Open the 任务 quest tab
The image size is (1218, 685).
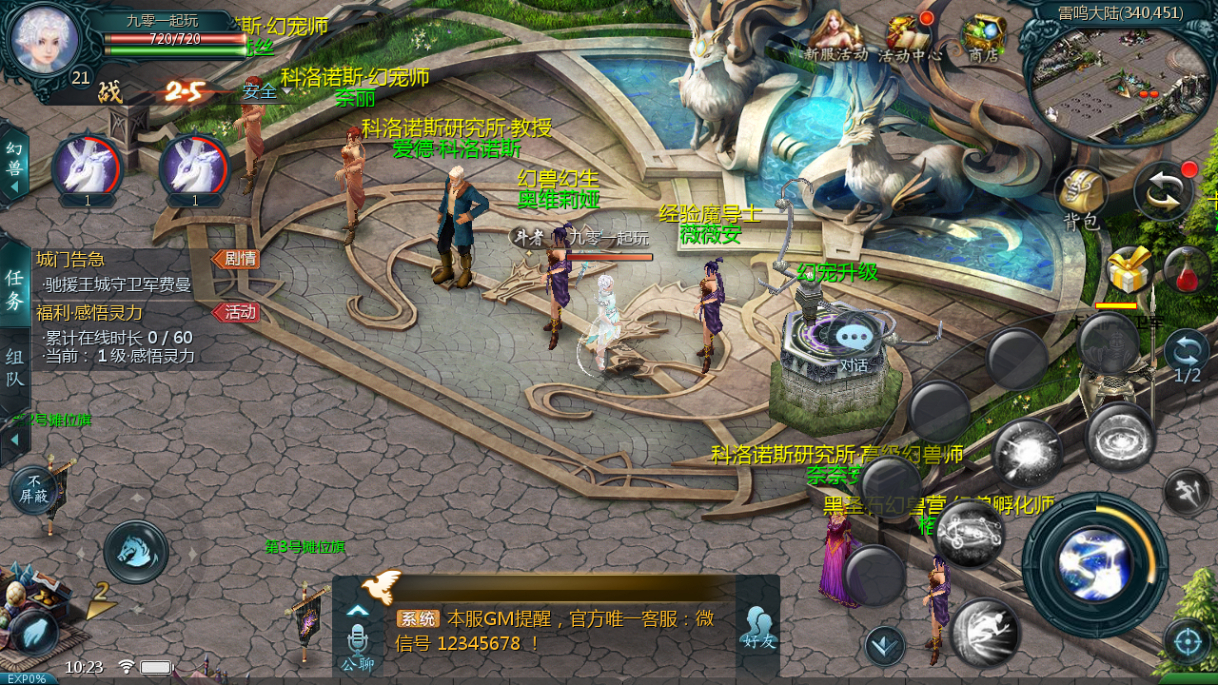(15, 288)
